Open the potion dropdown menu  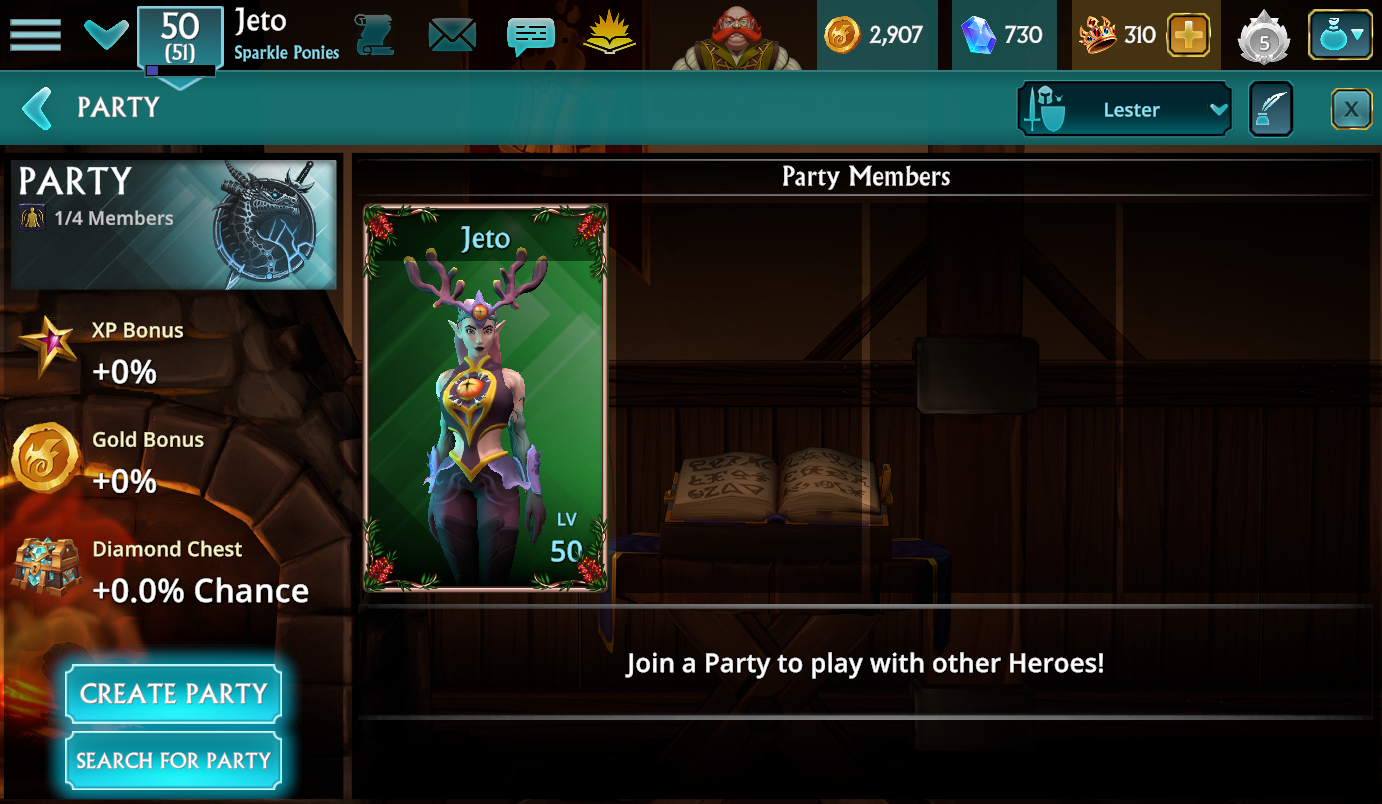pyautogui.click(x=1341, y=35)
